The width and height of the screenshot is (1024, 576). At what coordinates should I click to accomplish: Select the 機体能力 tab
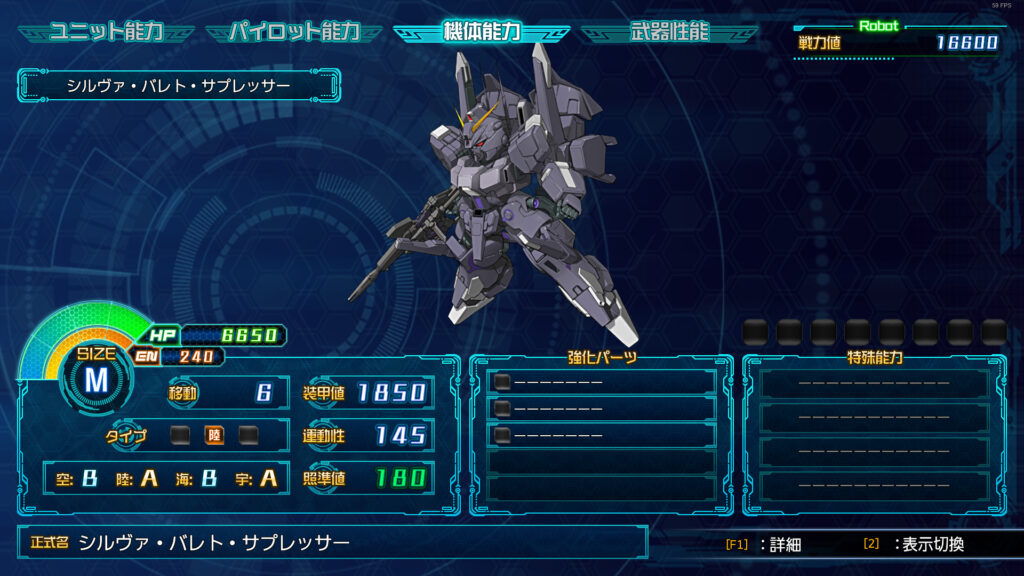pyautogui.click(x=481, y=32)
